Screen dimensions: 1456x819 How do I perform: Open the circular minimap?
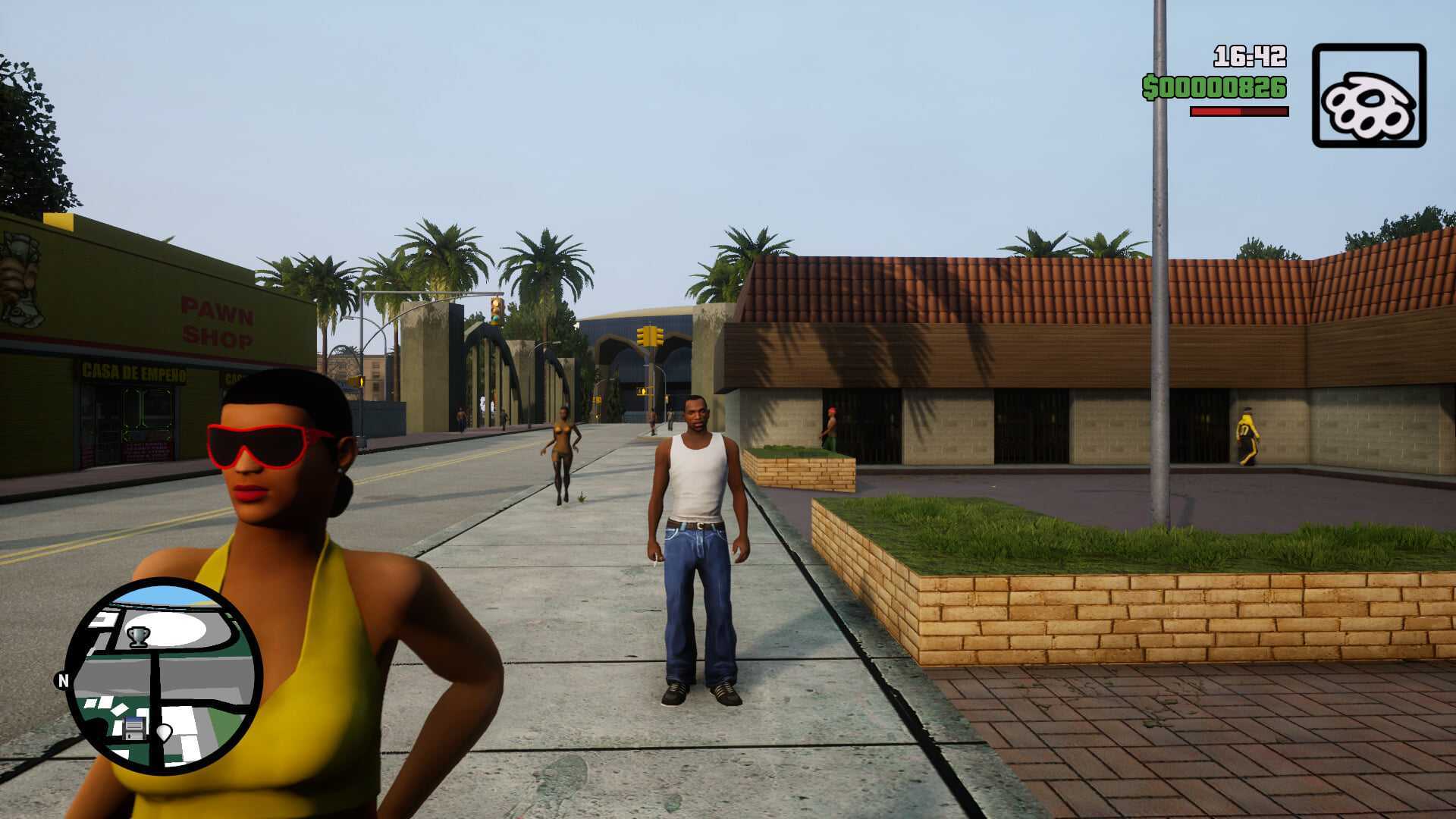click(x=164, y=676)
